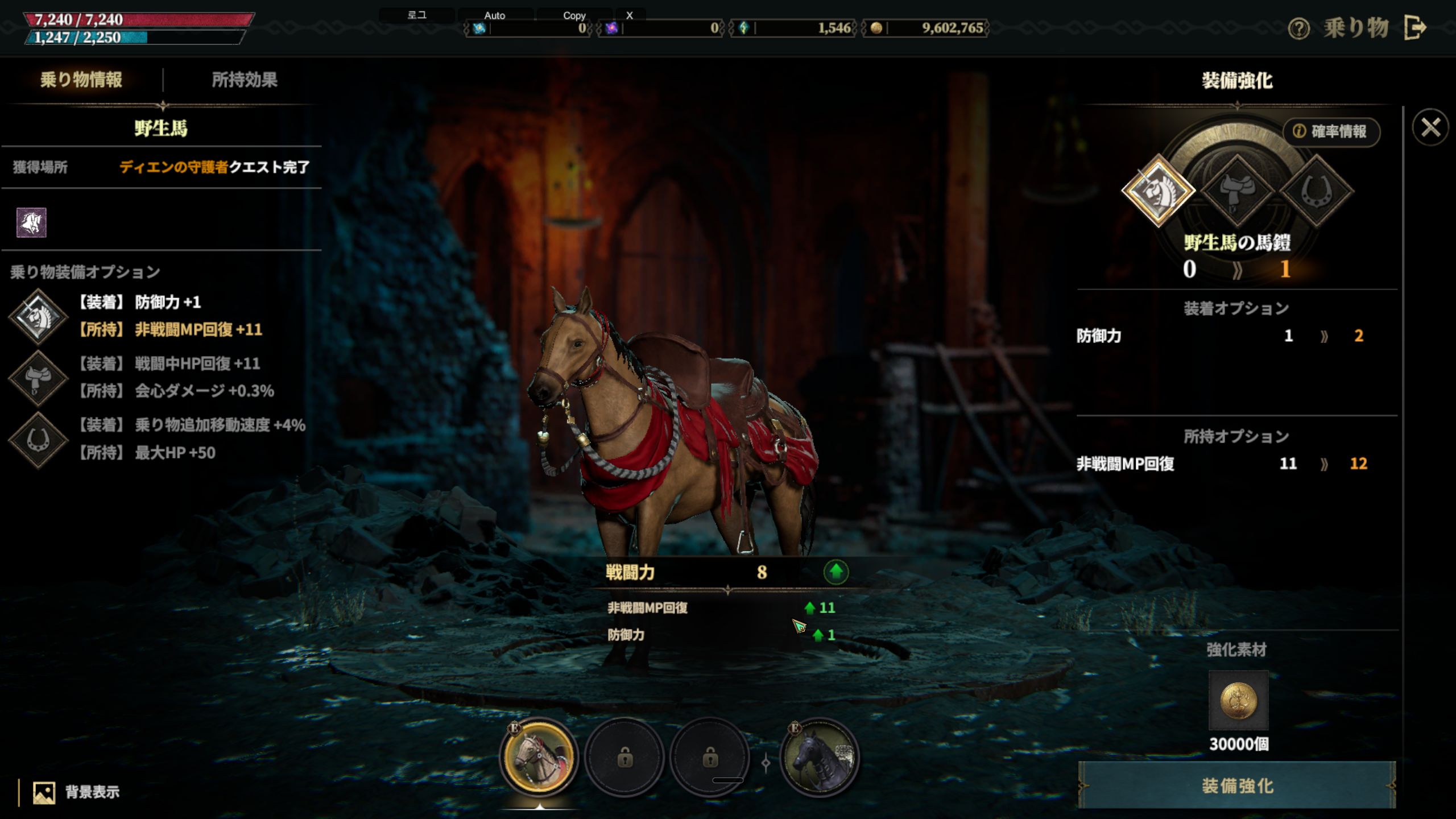Open the help question mark icon

(1298, 28)
